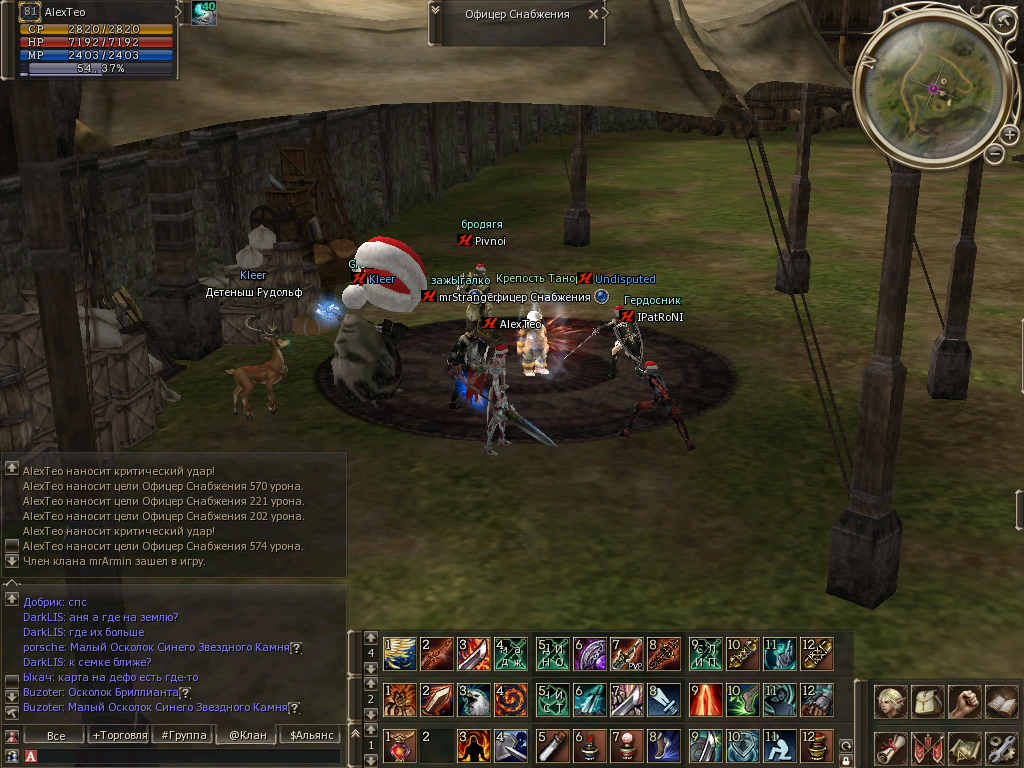
Task: Open the system menu gear and wrench icon
Action: click(x=1000, y=747)
